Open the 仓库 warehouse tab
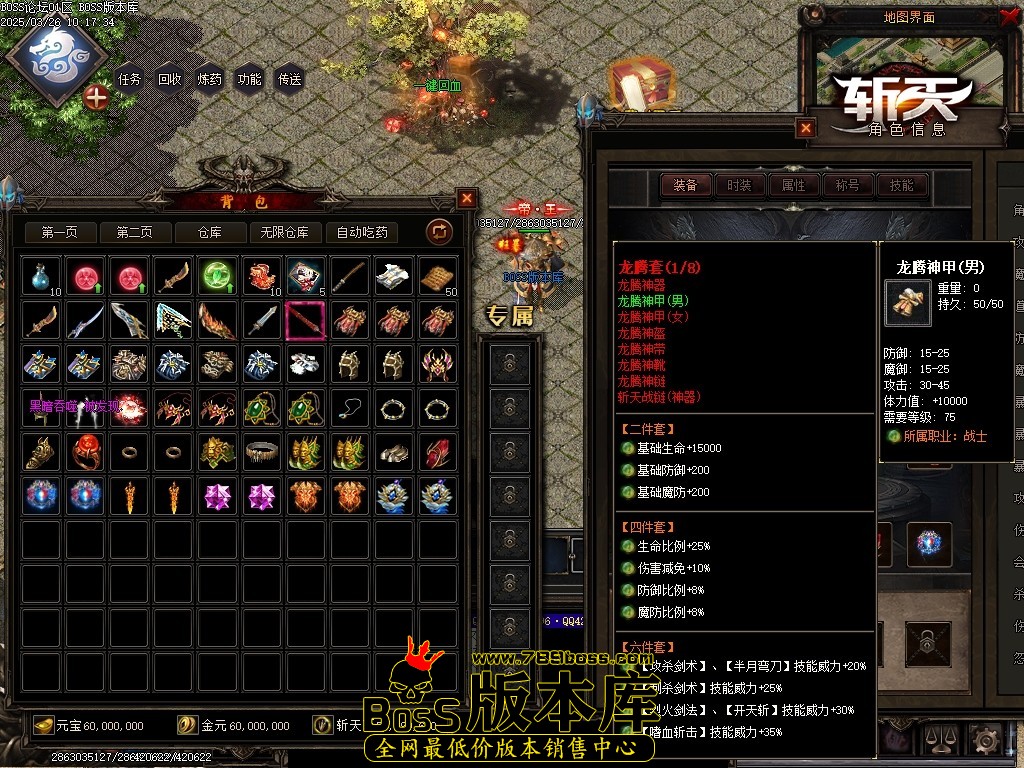The image size is (1024, 768). click(209, 233)
